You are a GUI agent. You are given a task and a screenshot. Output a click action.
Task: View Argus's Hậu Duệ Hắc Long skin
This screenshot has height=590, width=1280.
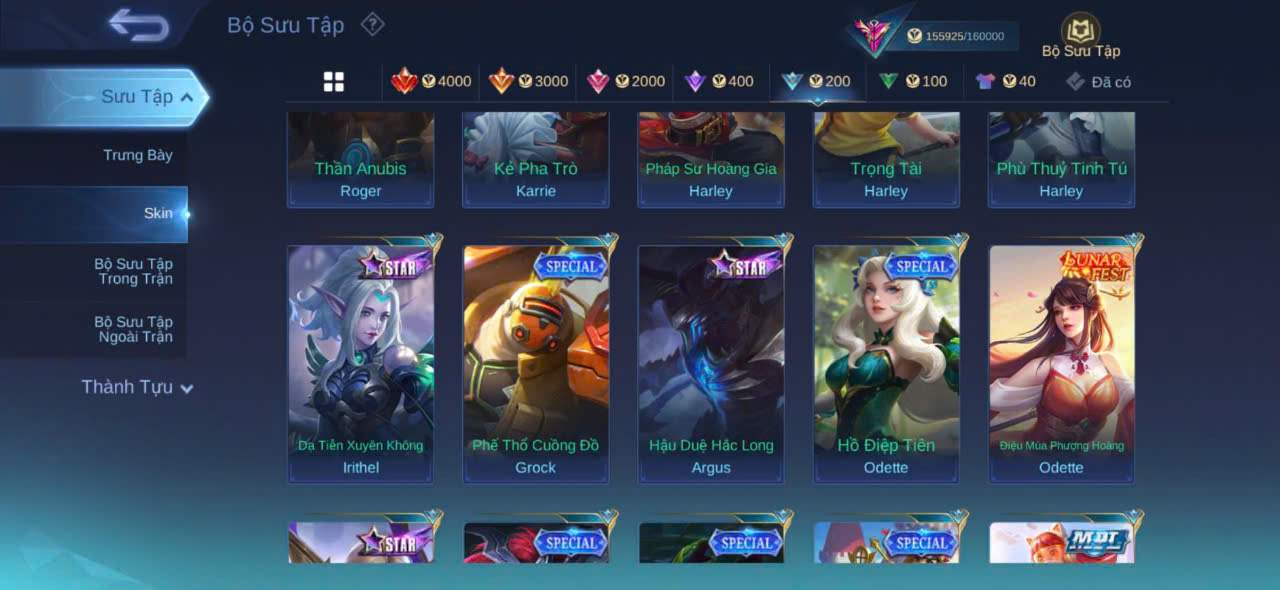point(711,364)
